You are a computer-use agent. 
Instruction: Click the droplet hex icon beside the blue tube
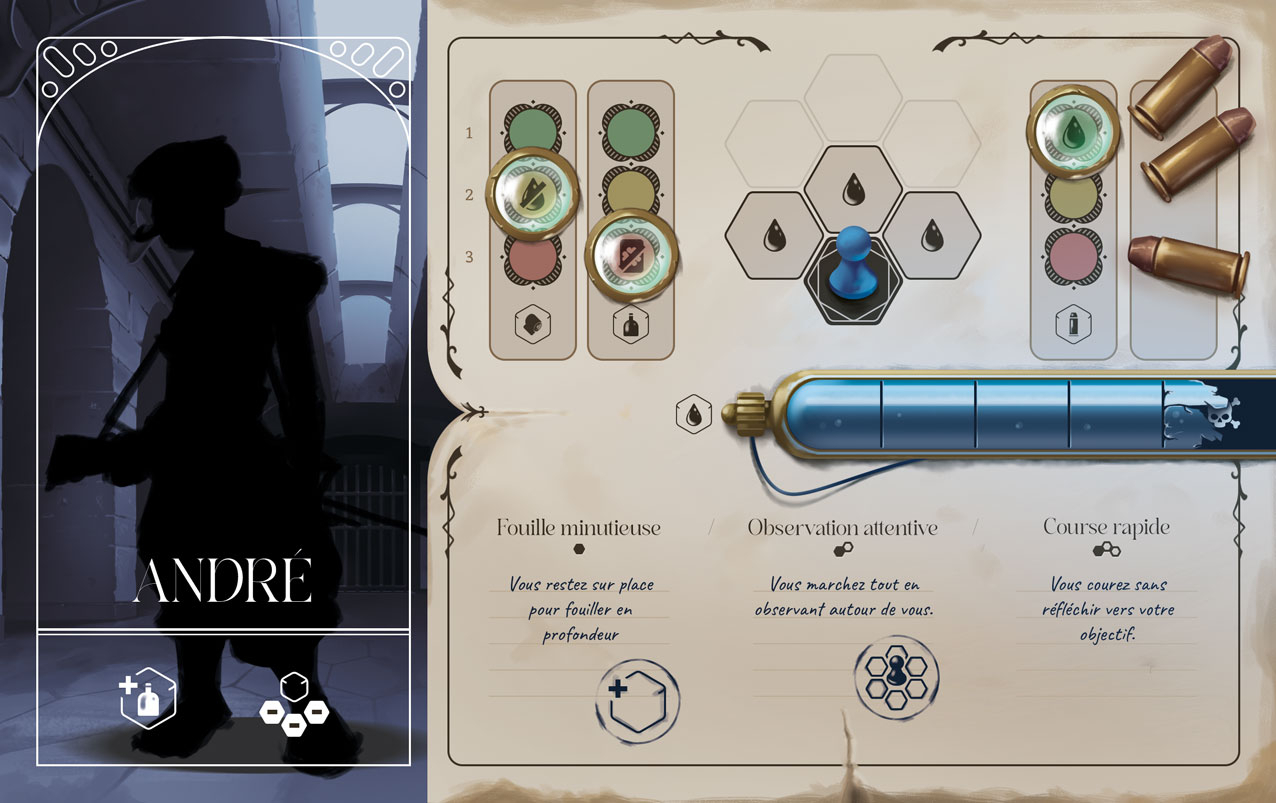click(x=693, y=413)
